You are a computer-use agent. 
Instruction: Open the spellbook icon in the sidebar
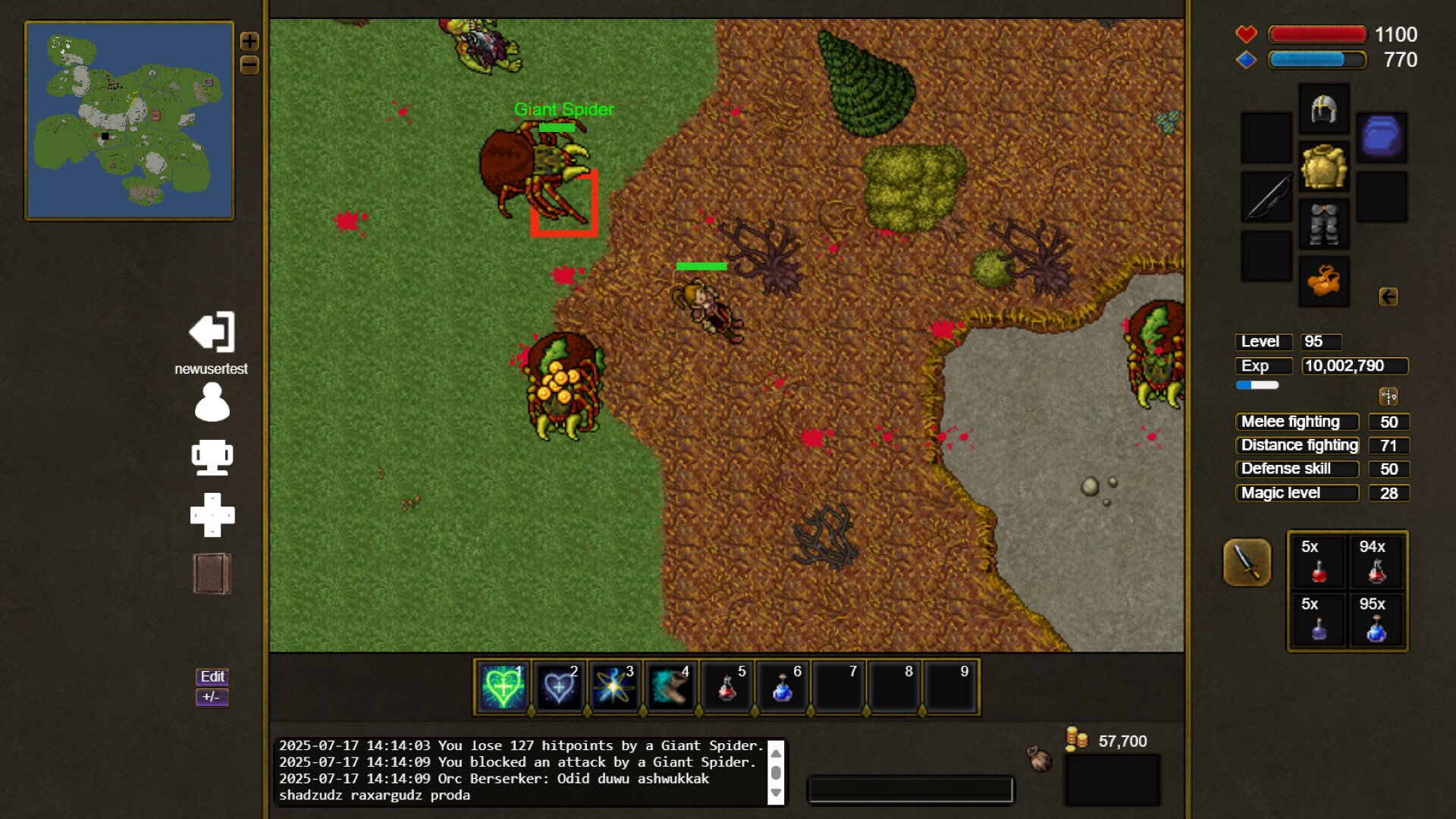(x=212, y=573)
